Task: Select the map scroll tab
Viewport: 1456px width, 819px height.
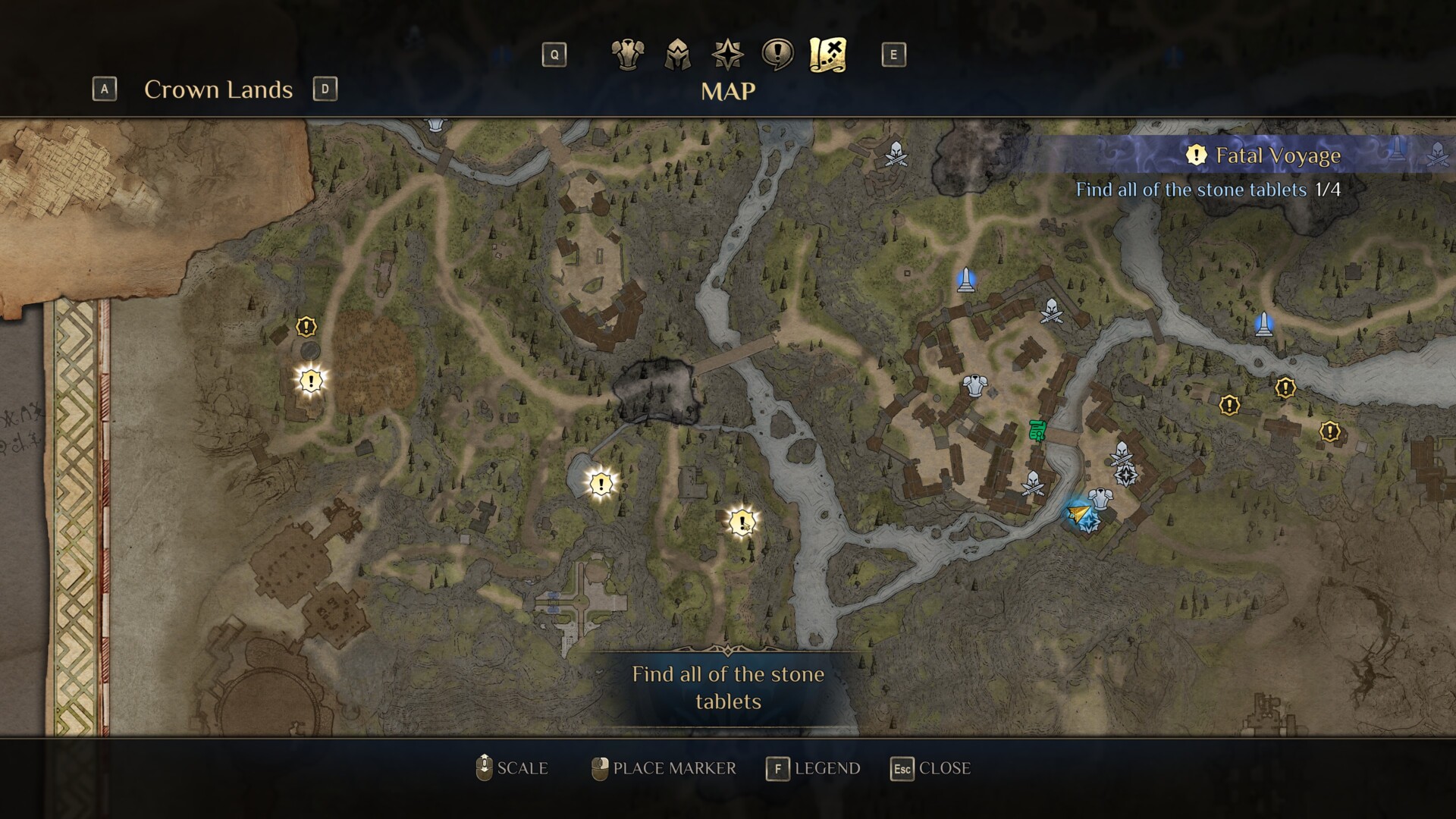Action: (827, 55)
